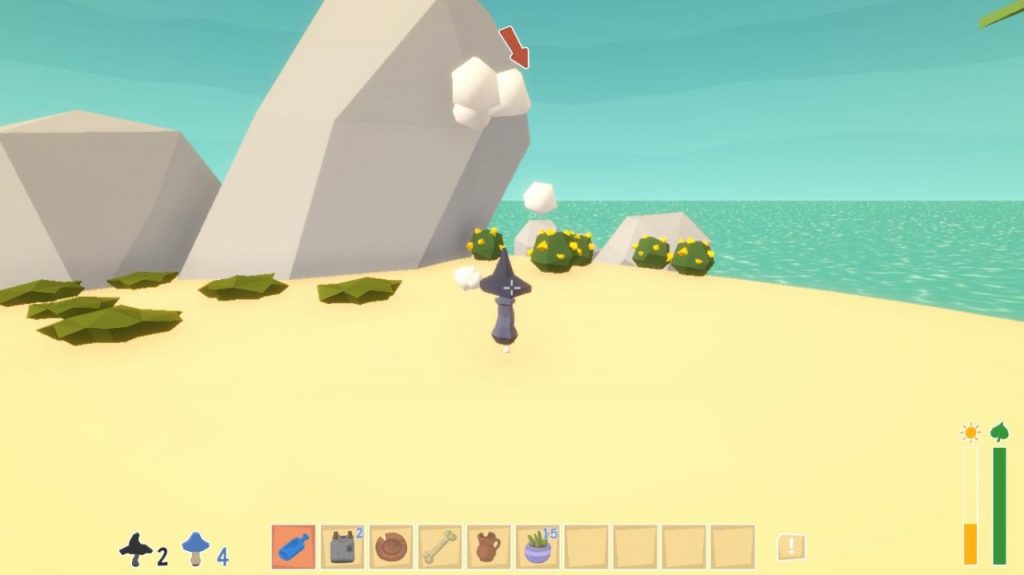Select the gray vest armor slot

(342, 547)
